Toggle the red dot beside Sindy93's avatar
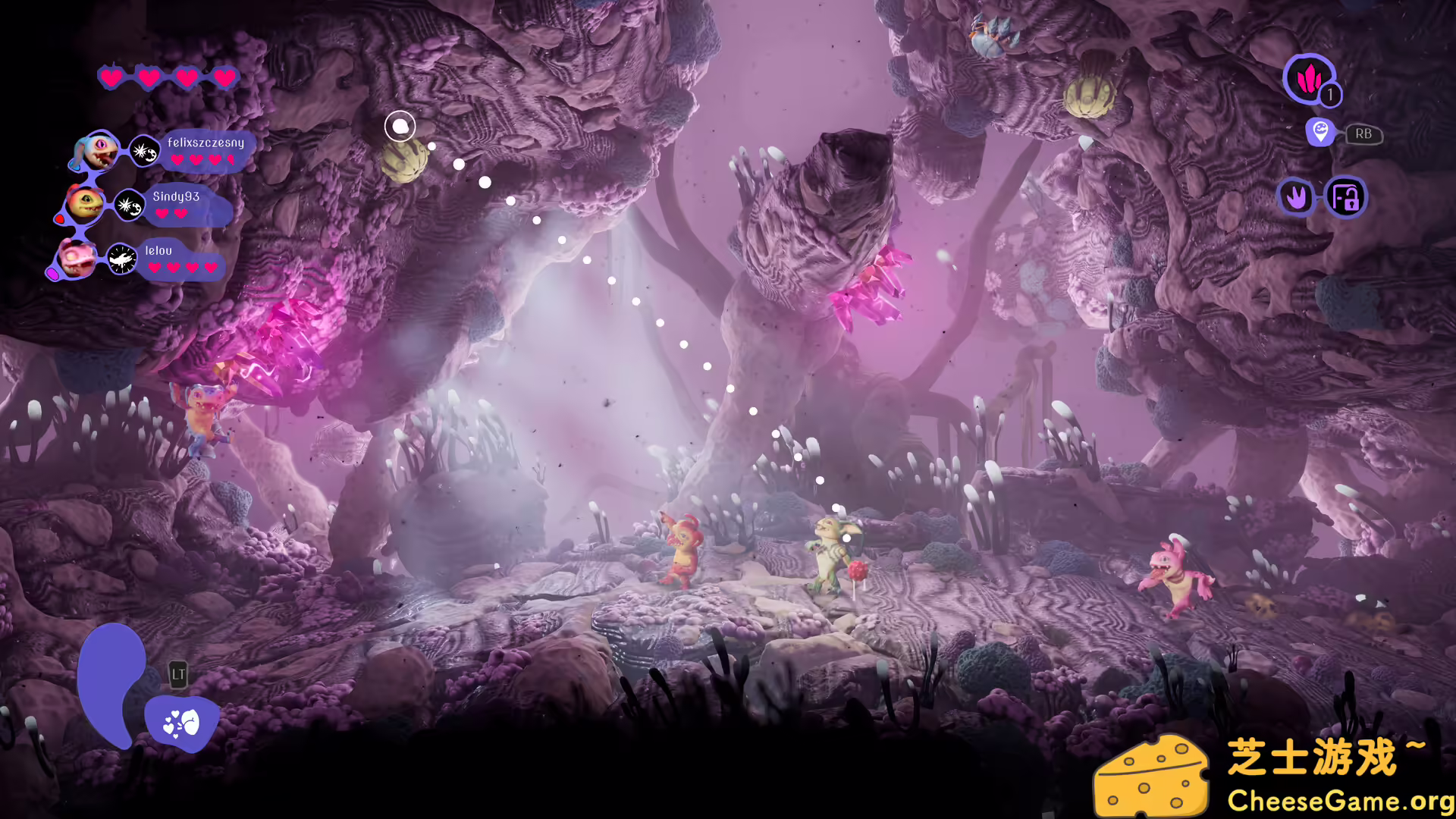Image resolution: width=1456 pixels, height=819 pixels. click(x=60, y=218)
